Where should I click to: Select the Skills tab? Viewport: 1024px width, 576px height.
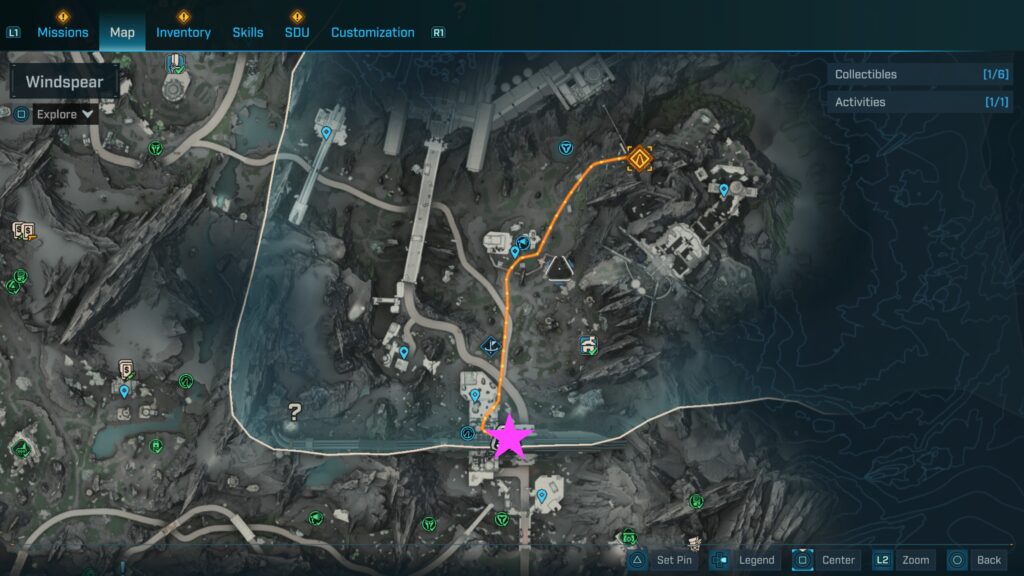click(x=248, y=32)
